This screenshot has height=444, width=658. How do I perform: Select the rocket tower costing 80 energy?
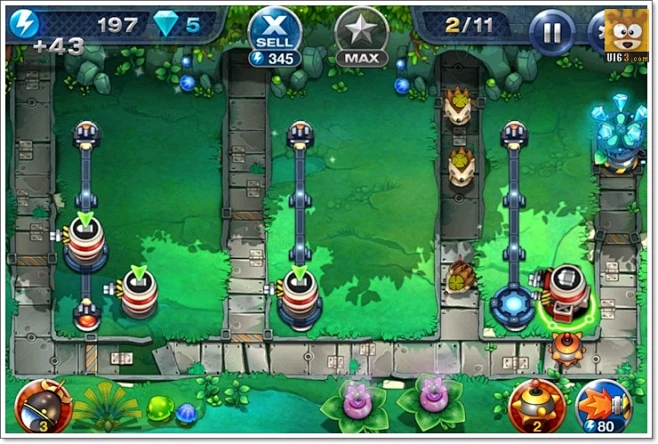point(603,405)
